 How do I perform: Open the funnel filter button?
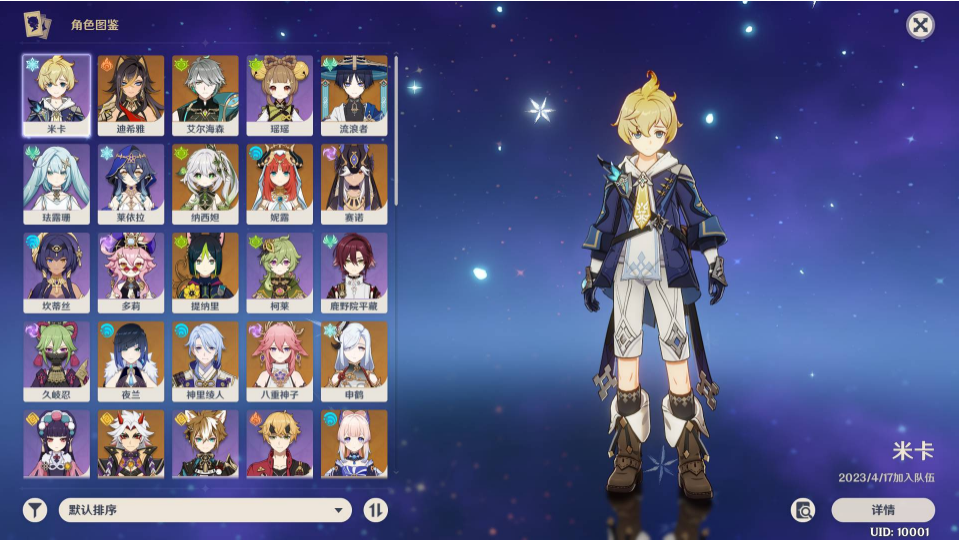(x=35, y=510)
